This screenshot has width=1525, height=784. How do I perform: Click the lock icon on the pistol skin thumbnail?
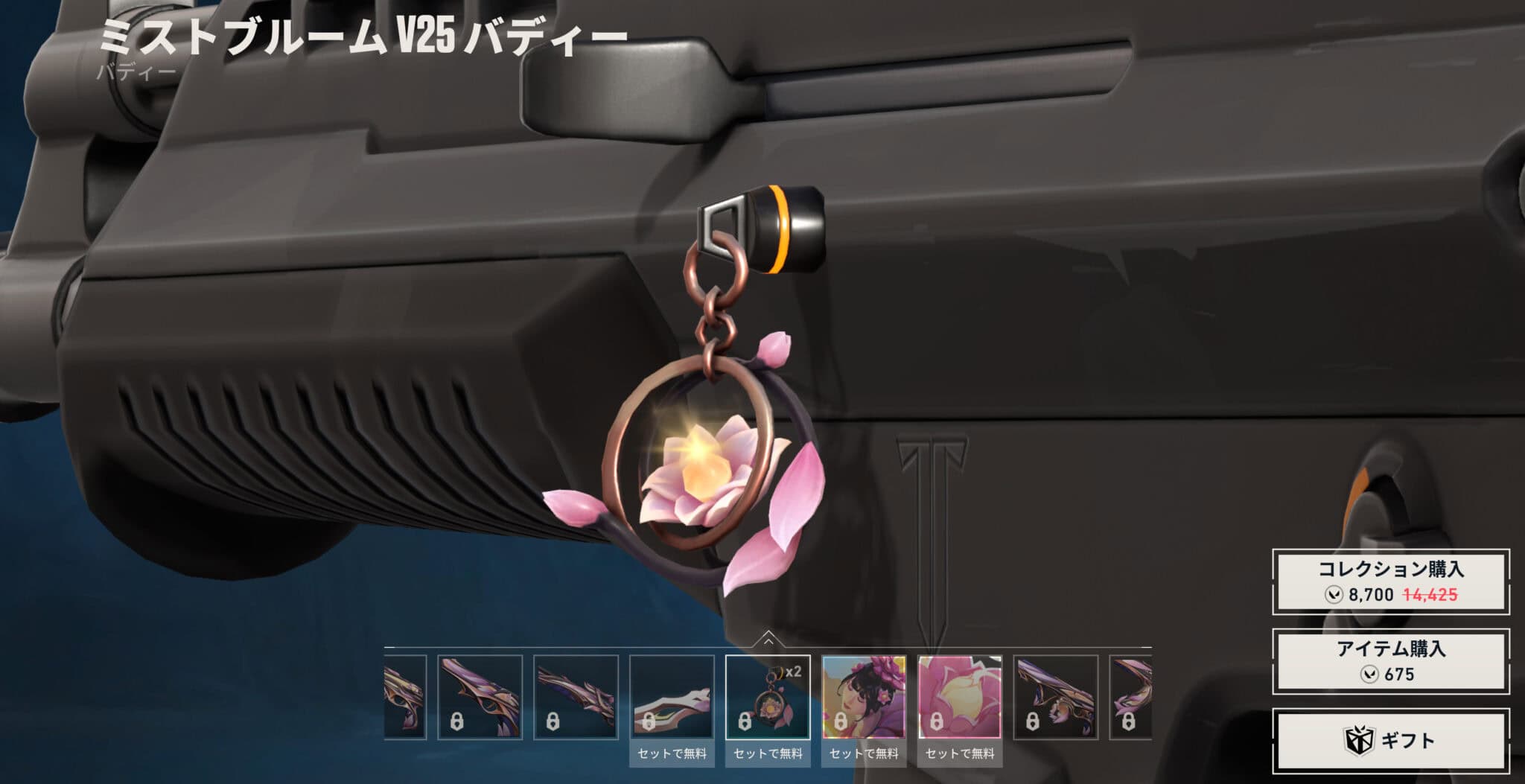[x=459, y=721]
